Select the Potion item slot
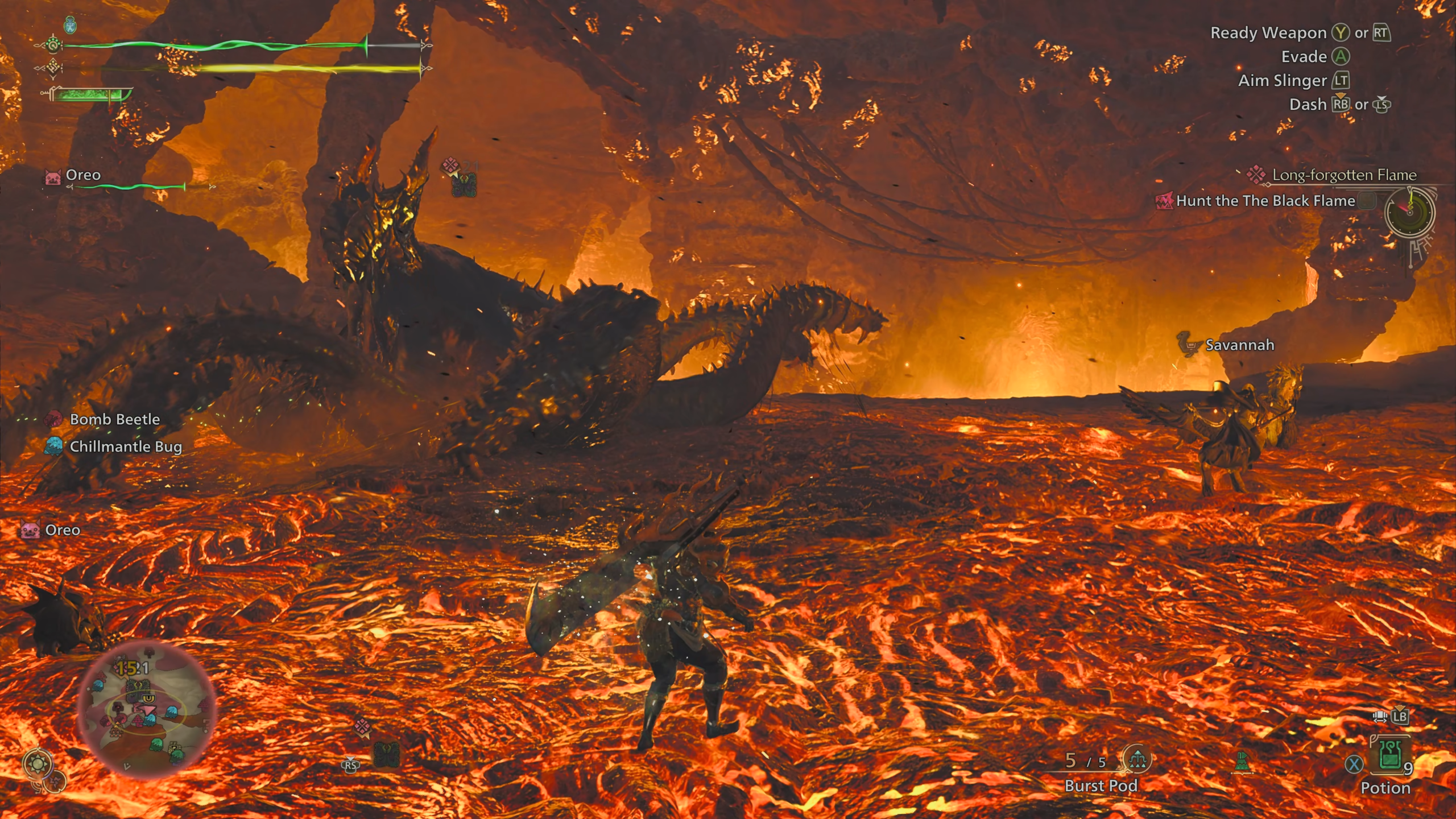Viewport: 1456px width, 819px height. point(1389,757)
